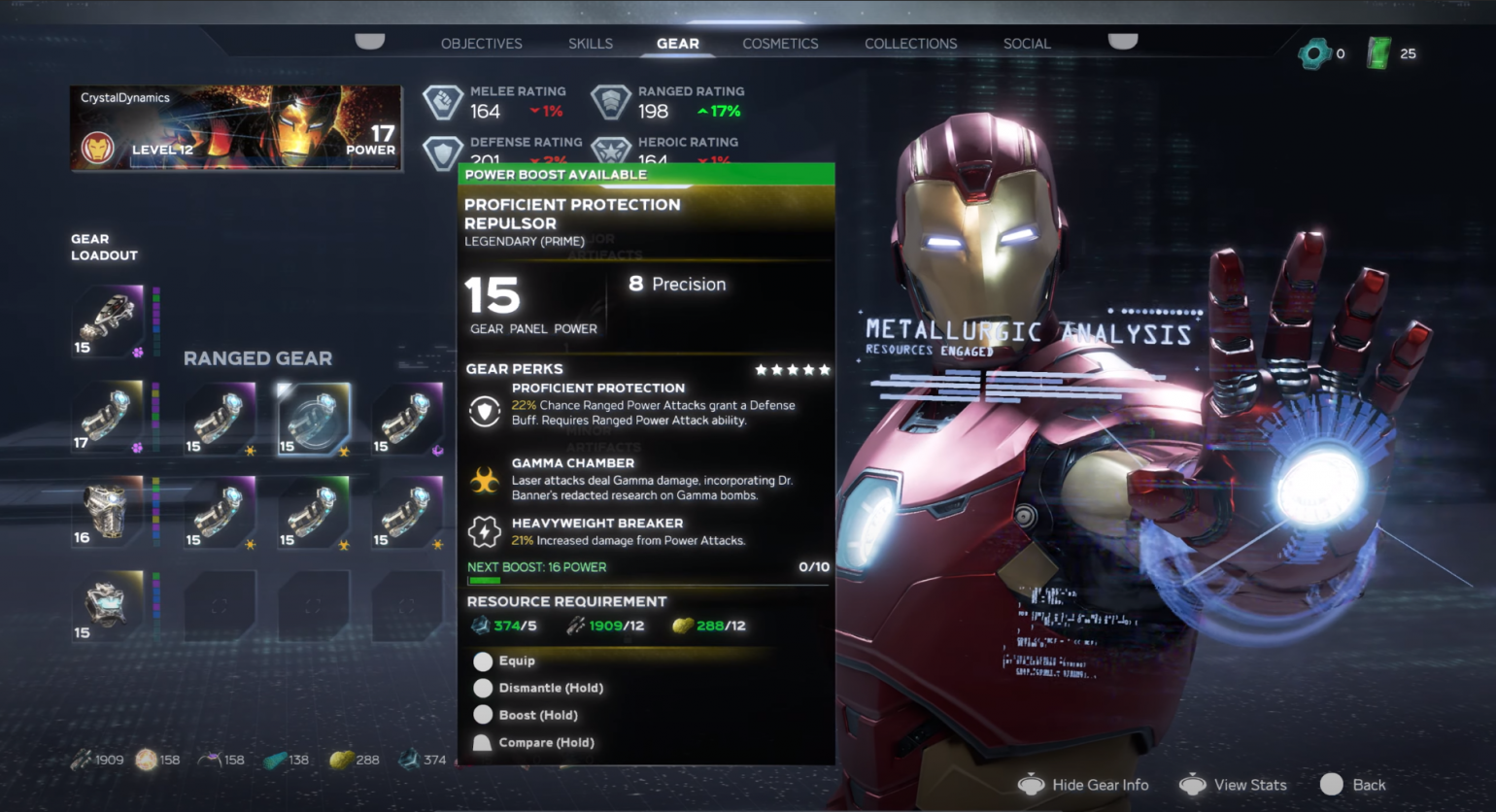Select the green resource icon showing 25
The height and width of the screenshot is (812, 1496).
[1380, 53]
